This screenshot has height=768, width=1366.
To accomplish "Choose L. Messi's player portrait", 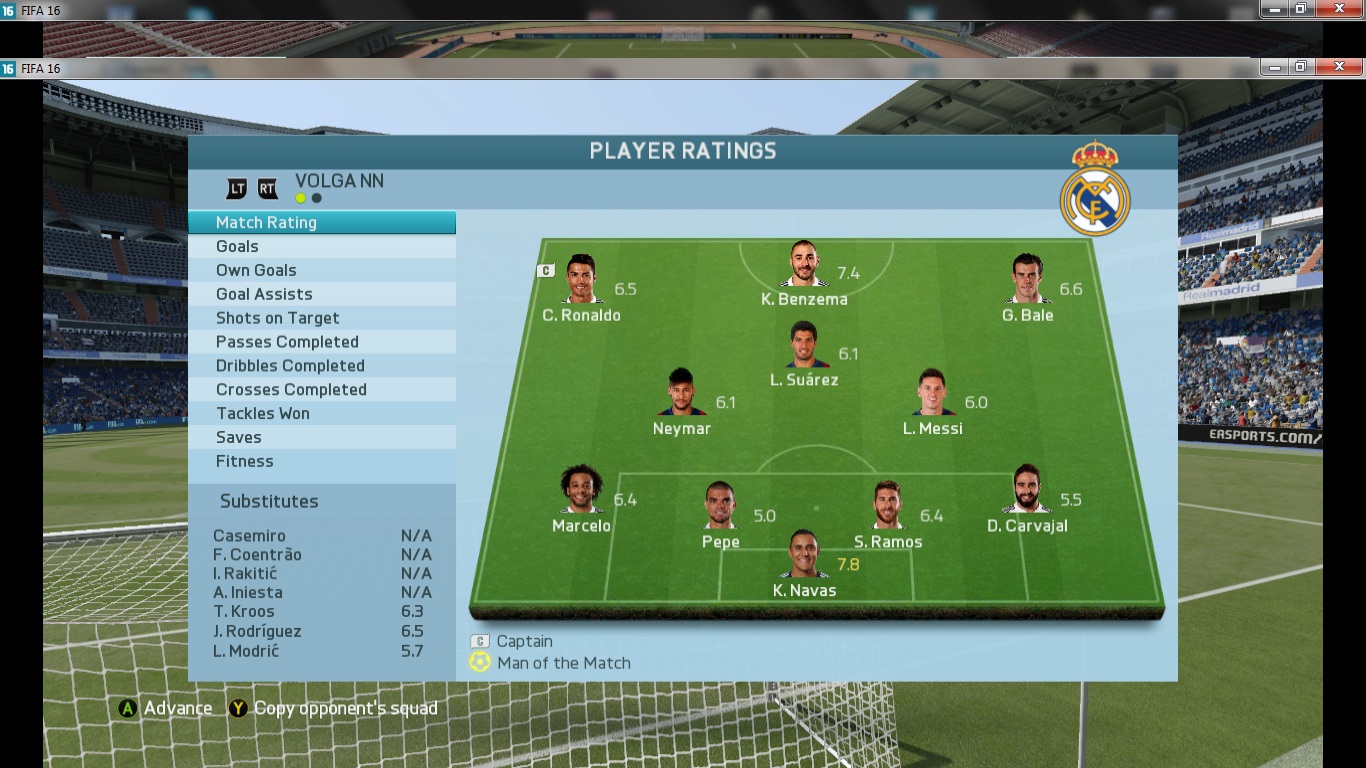I will click(933, 393).
